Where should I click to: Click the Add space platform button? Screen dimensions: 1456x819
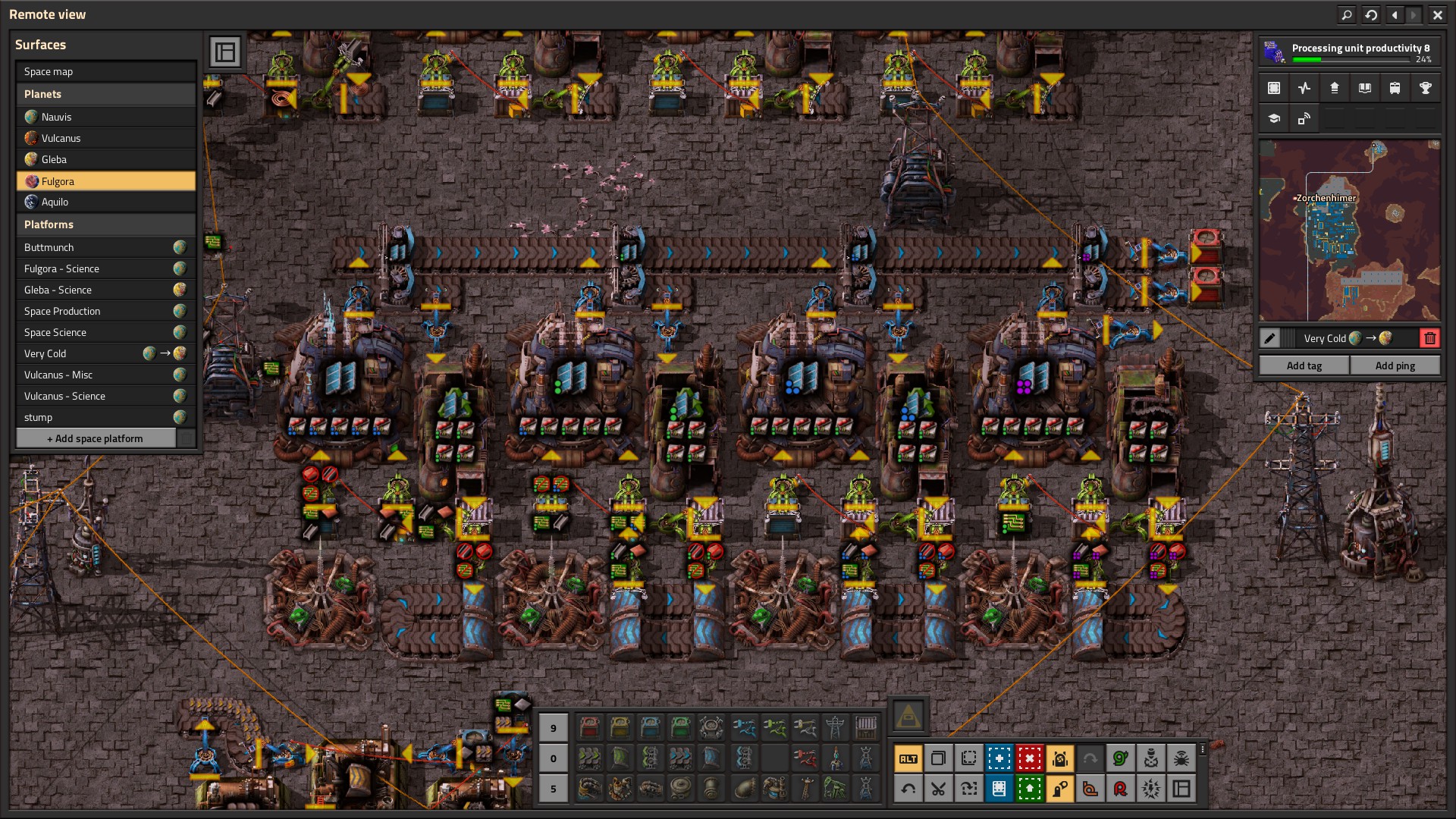pos(96,438)
